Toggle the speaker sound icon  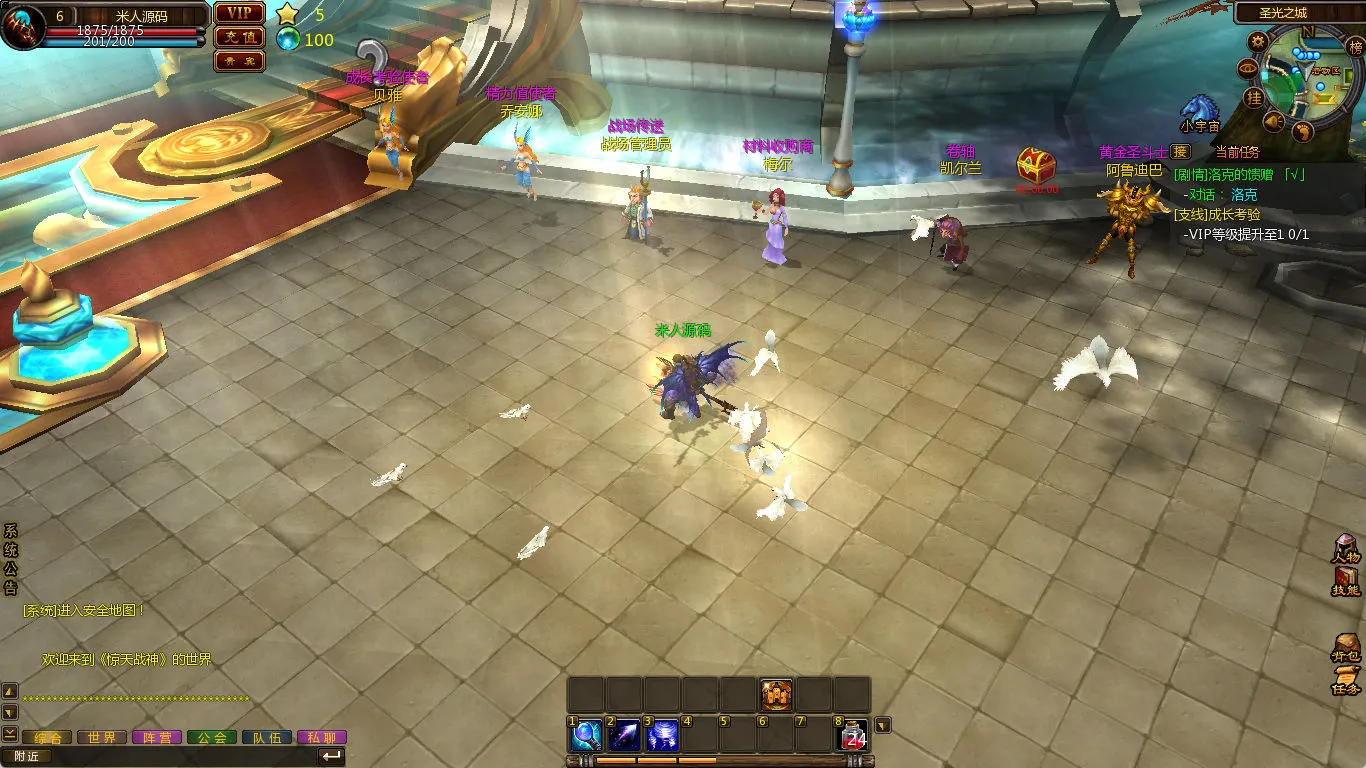tap(1274, 122)
